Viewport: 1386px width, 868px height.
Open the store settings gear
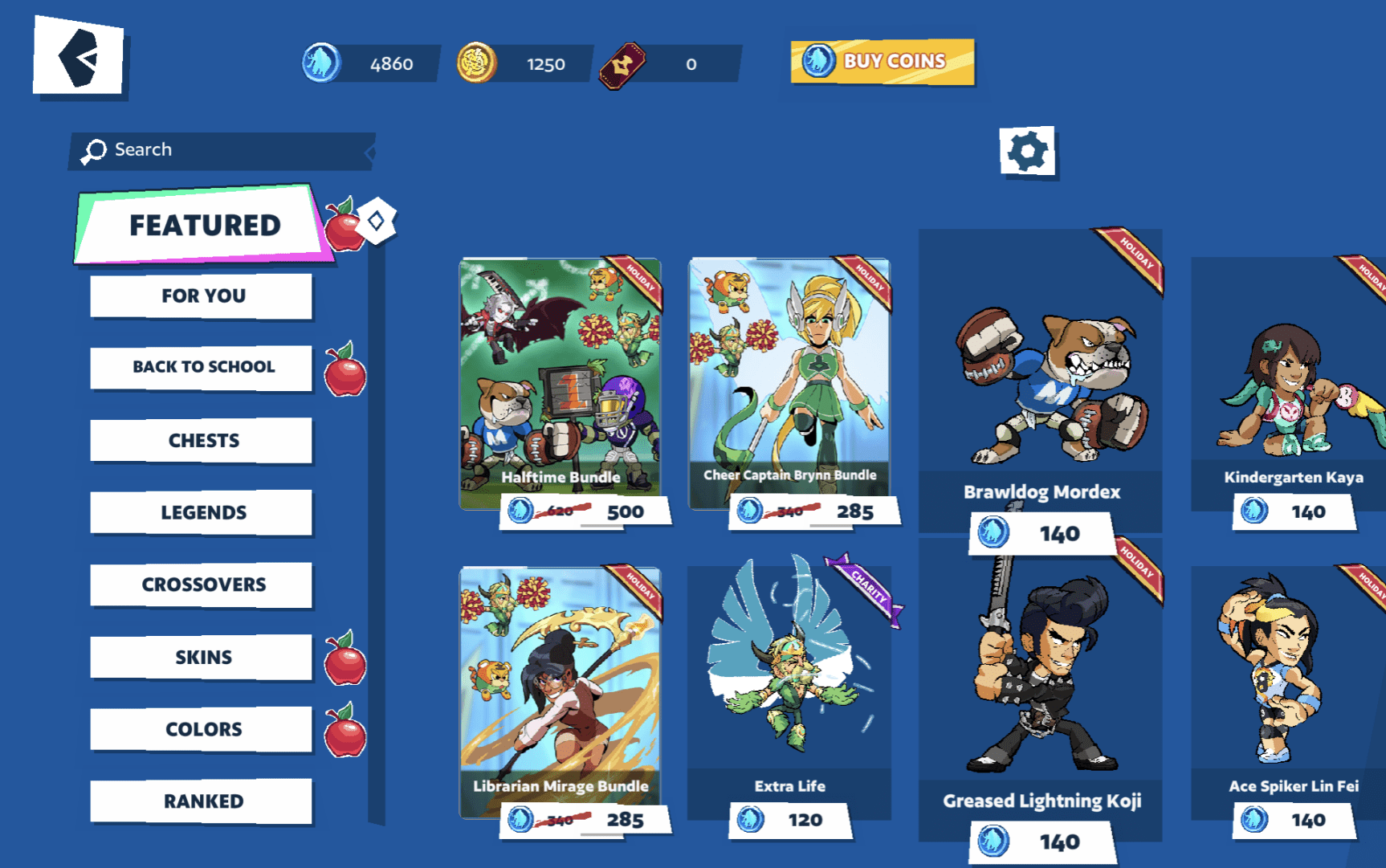tap(1028, 150)
